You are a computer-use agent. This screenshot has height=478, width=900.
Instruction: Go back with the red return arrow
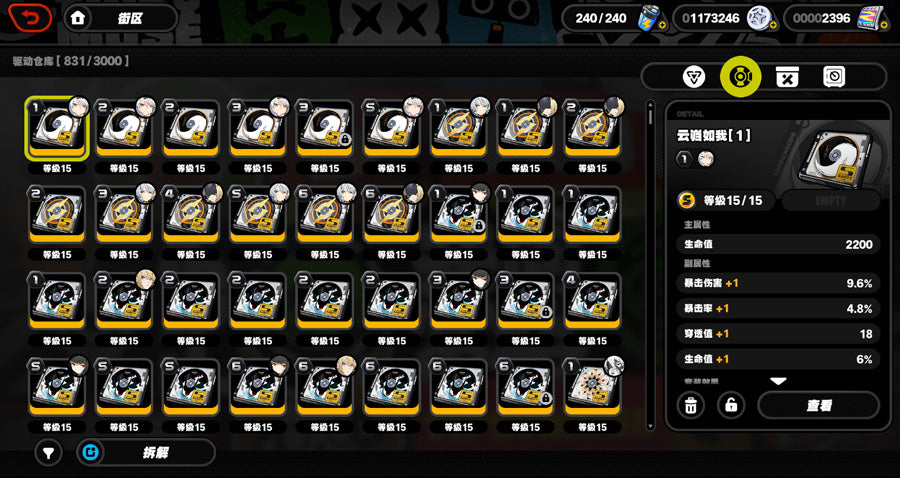(x=32, y=18)
